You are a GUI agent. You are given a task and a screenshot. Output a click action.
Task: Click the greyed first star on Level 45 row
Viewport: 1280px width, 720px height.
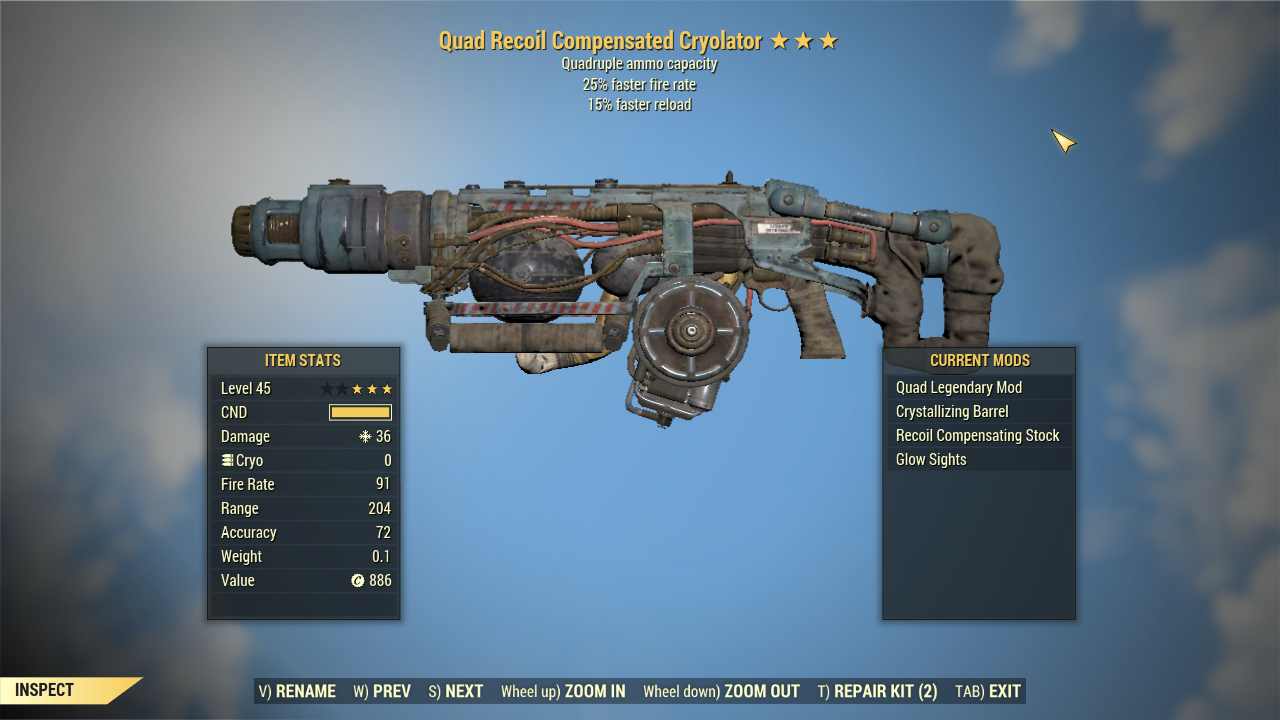pyautogui.click(x=325, y=388)
